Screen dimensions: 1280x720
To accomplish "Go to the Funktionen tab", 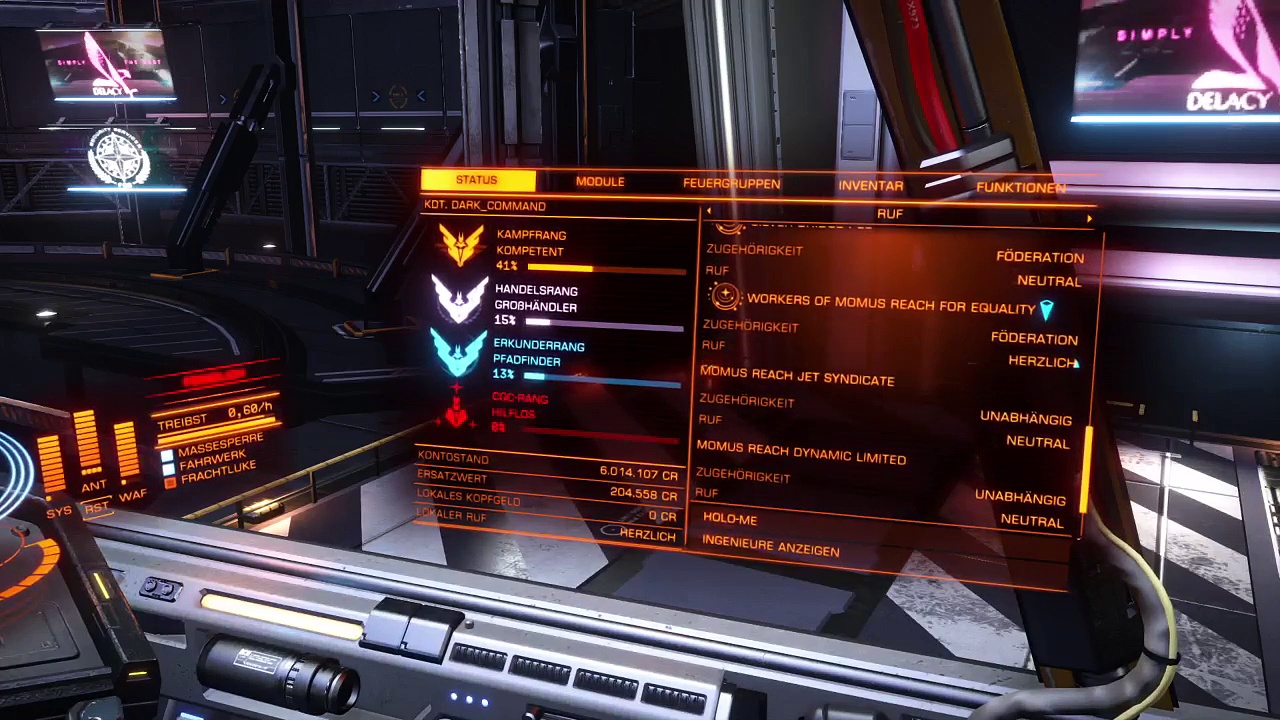I will click(x=1020, y=188).
